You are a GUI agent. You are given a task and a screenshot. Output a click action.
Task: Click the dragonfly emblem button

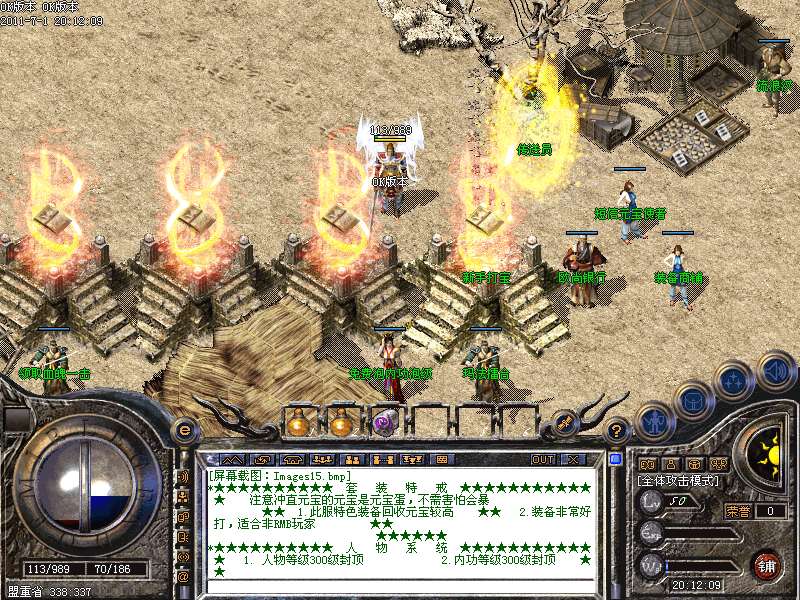(564, 423)
